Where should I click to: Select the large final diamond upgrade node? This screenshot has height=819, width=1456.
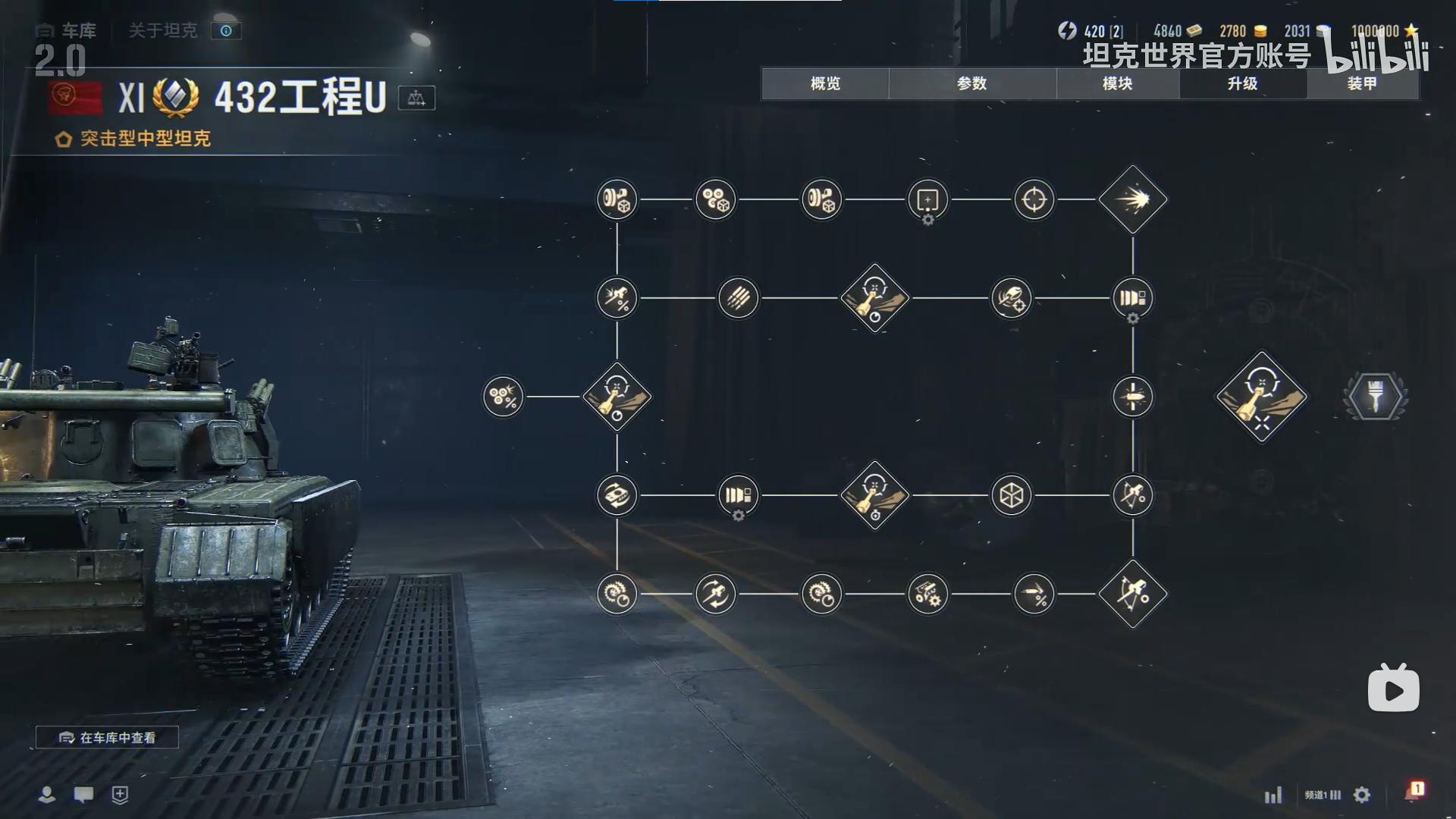[1262, 396]
